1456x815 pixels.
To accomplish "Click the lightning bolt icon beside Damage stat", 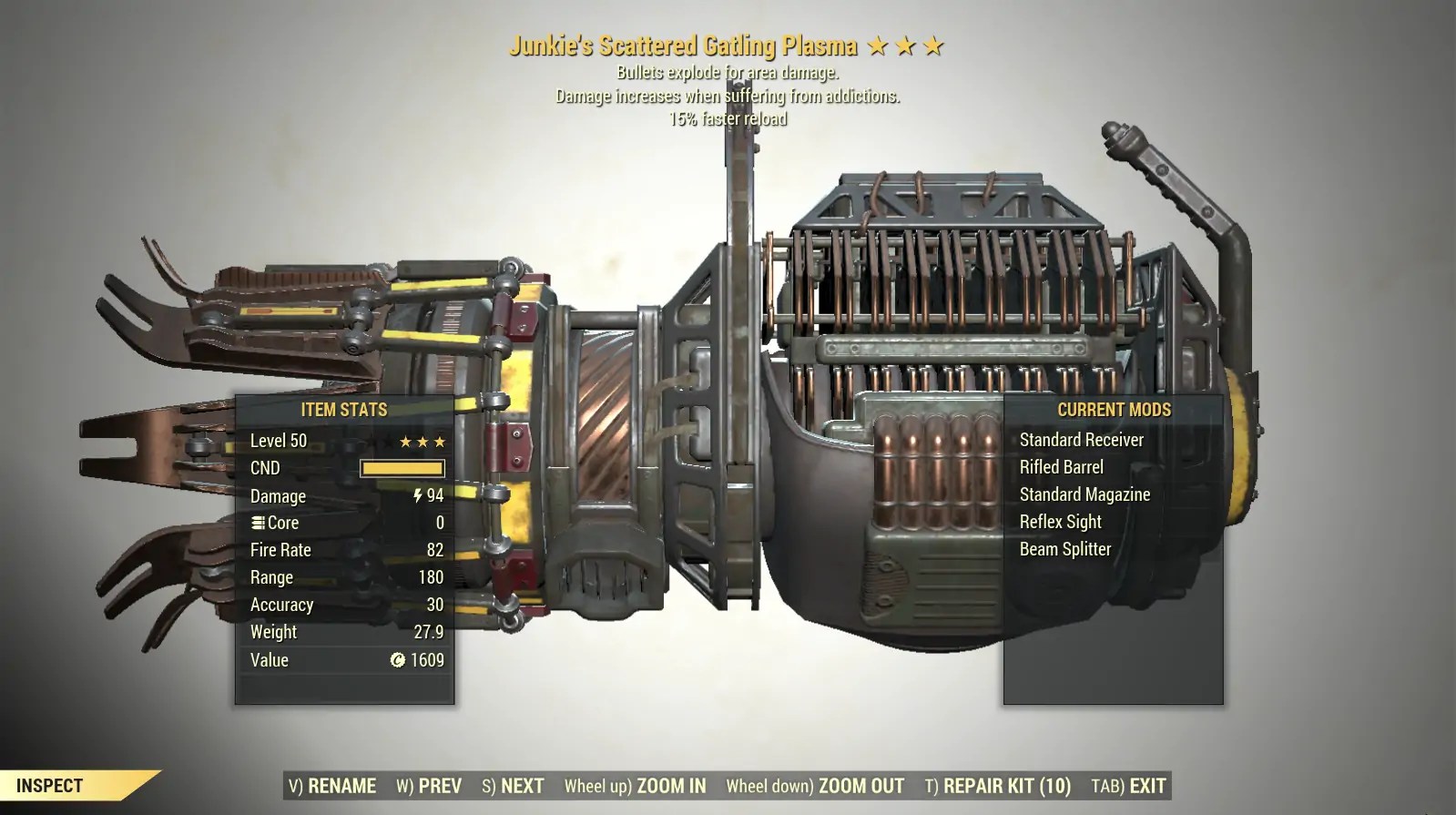I will click(416, 495).
